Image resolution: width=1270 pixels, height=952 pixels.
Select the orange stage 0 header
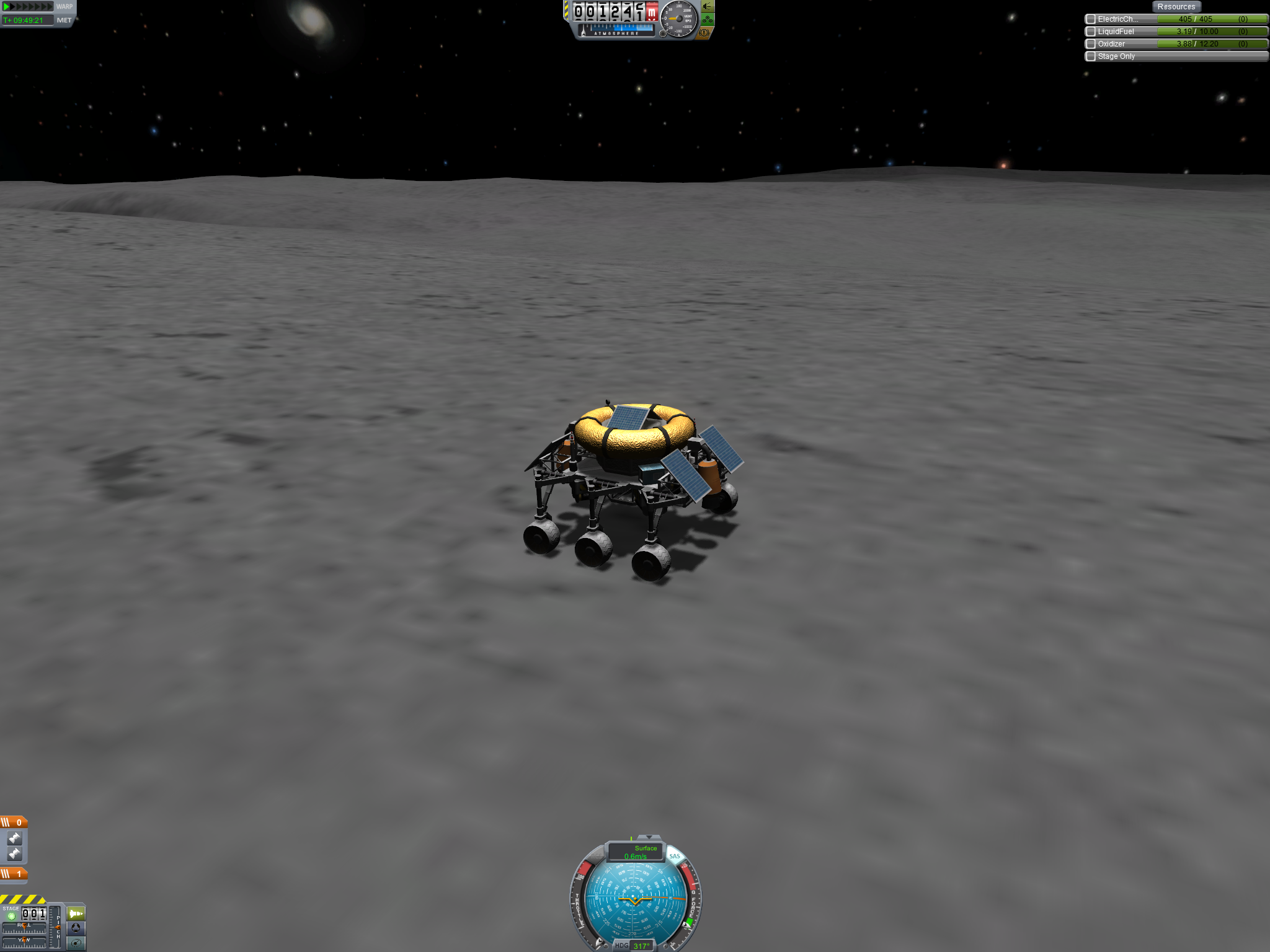point(14,822)
